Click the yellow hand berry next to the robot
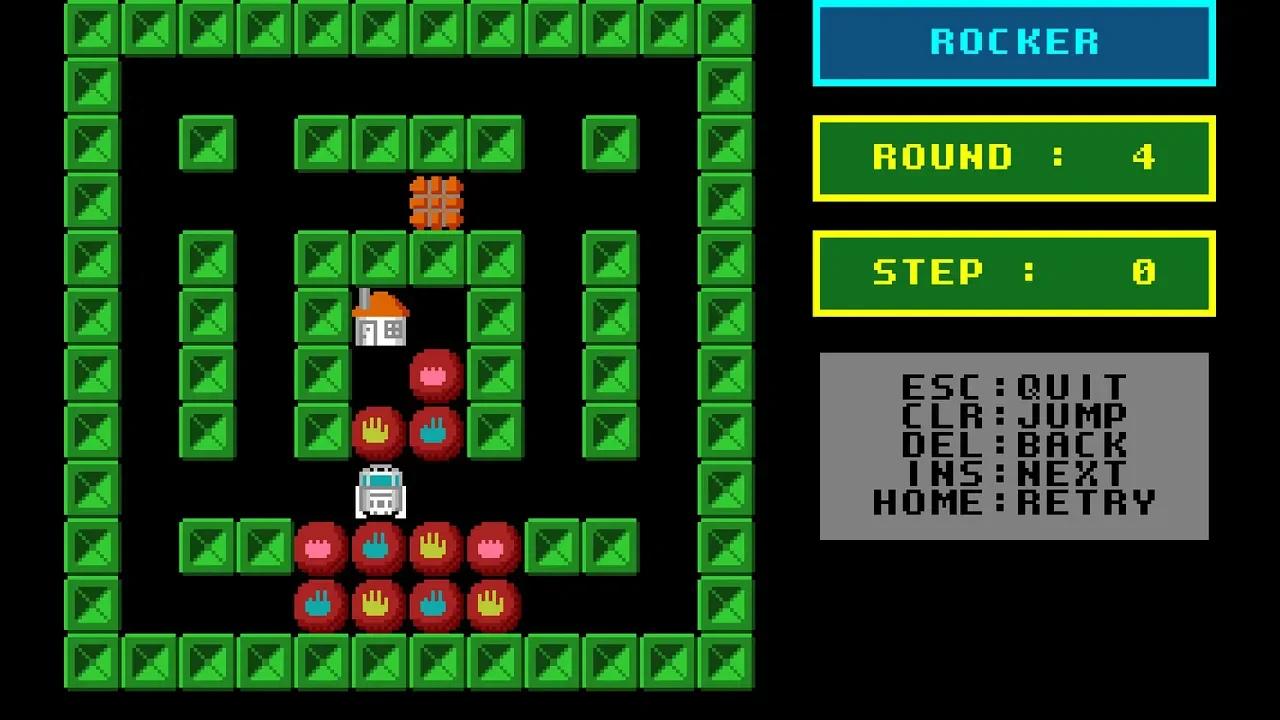 [378, 431]
